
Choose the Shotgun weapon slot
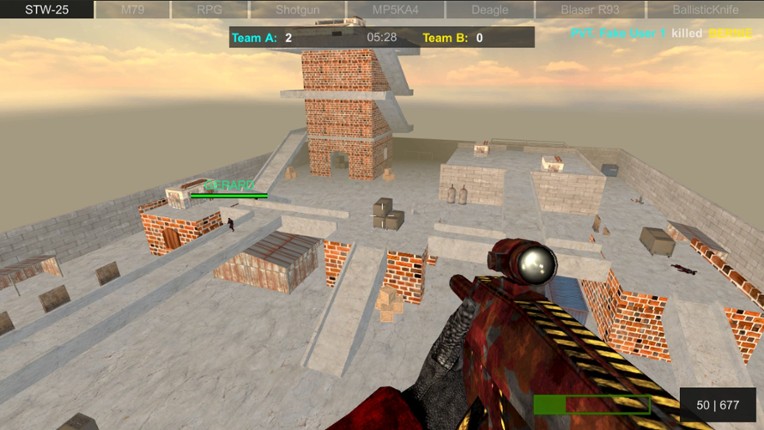click(297, 9)
